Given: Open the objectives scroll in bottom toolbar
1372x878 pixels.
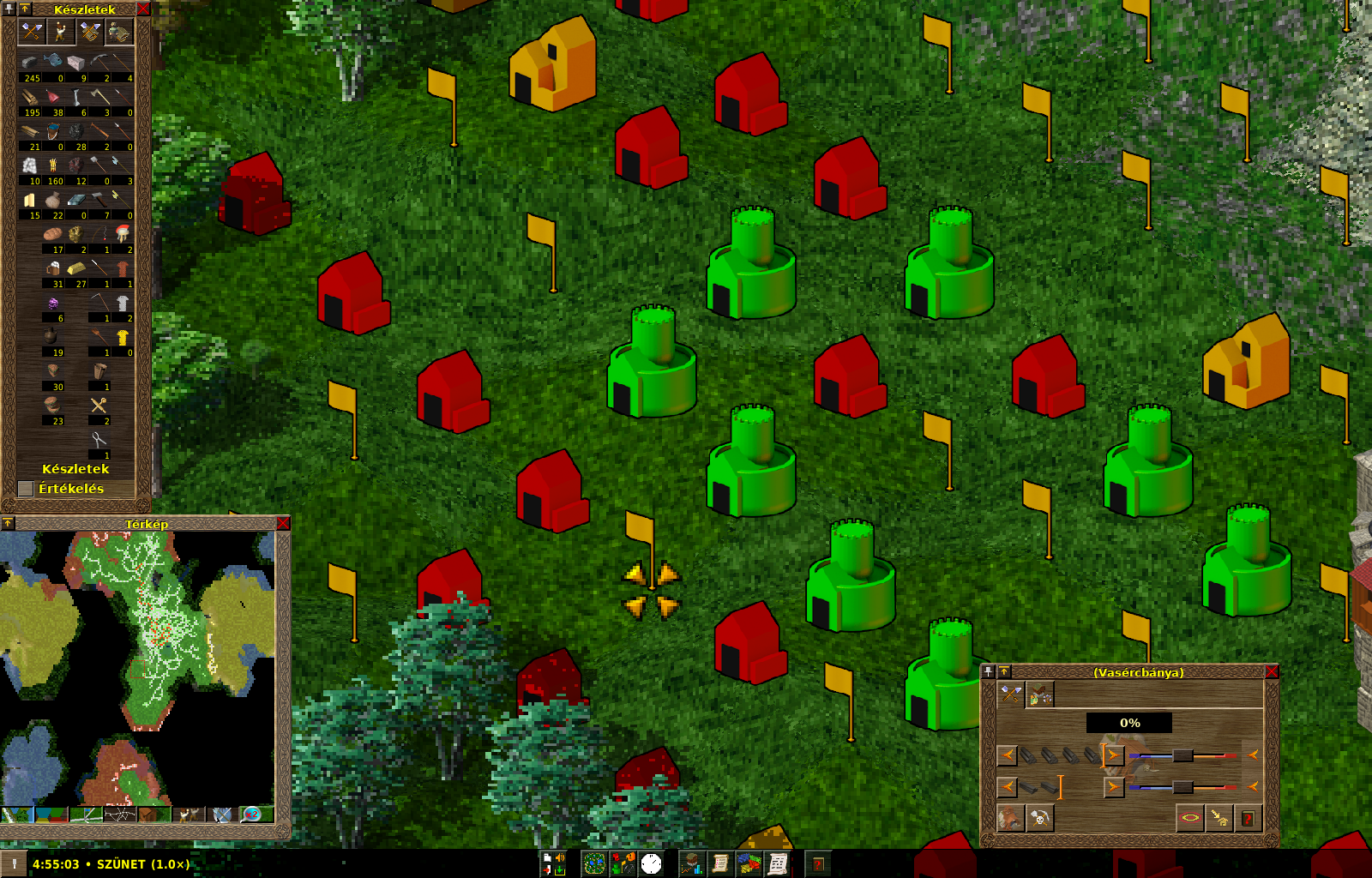Looking at the screenshot, I should 720,863.
